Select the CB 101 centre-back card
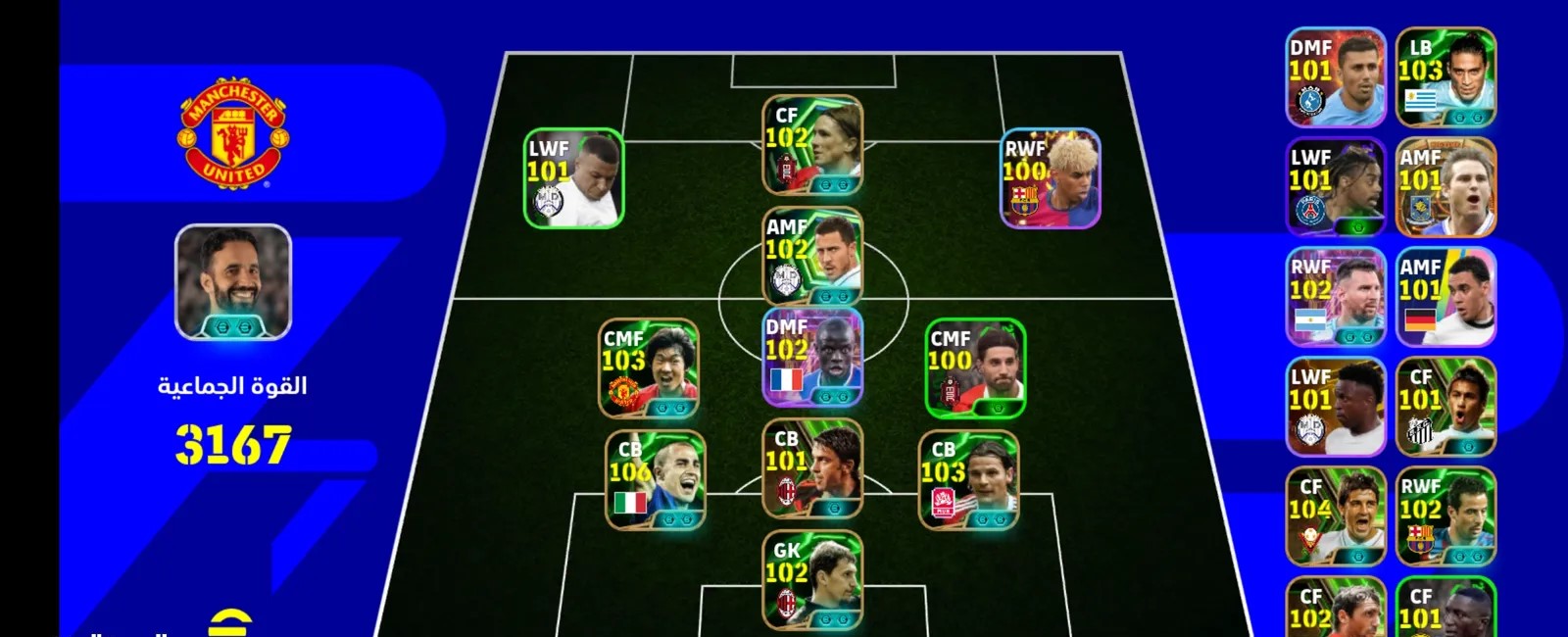This screenshot has width=1568, height=637. [812, 469]
